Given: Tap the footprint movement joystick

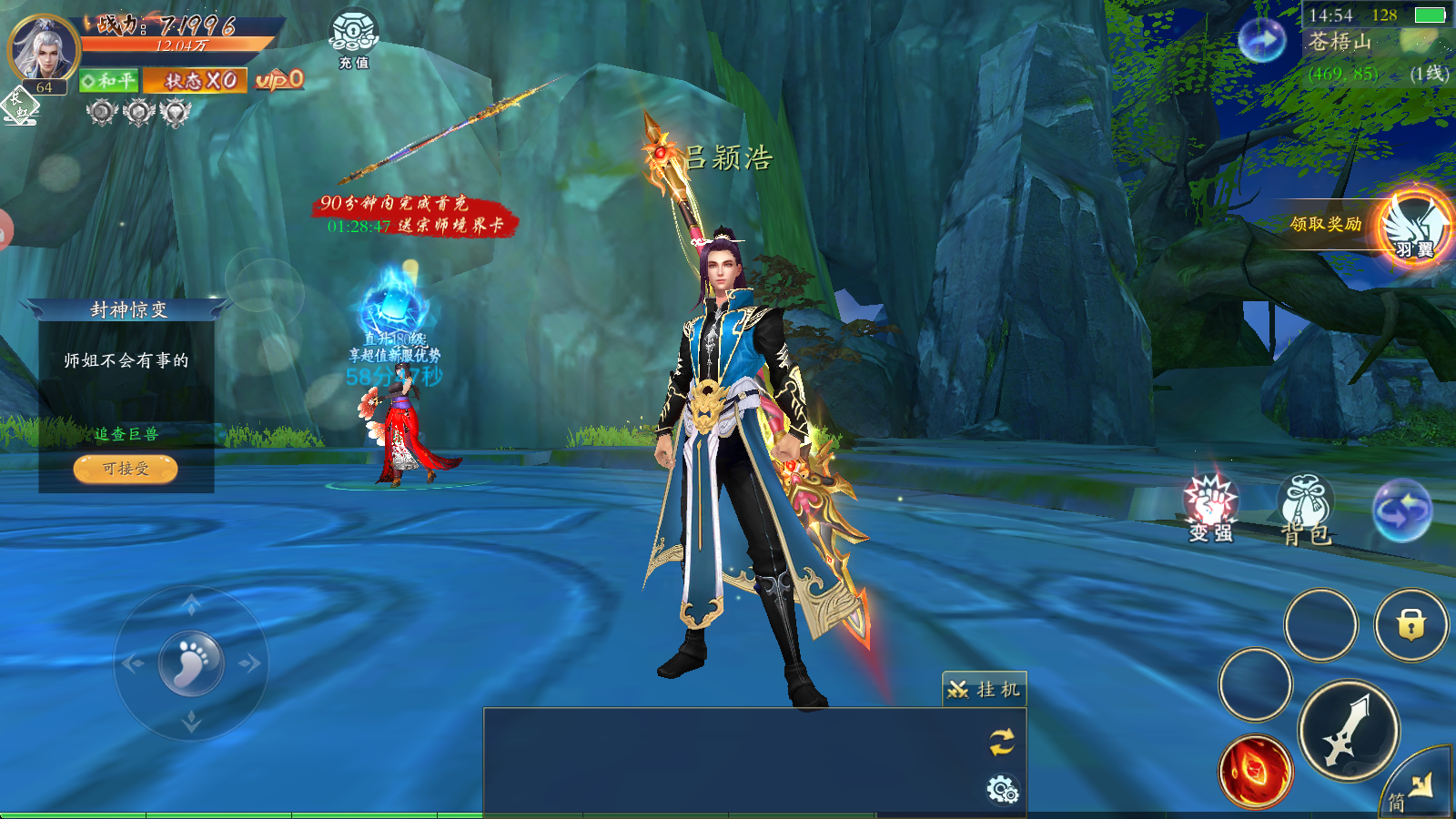Looking at the screenshot, I should pyautogui.click(x=191, y=663).
